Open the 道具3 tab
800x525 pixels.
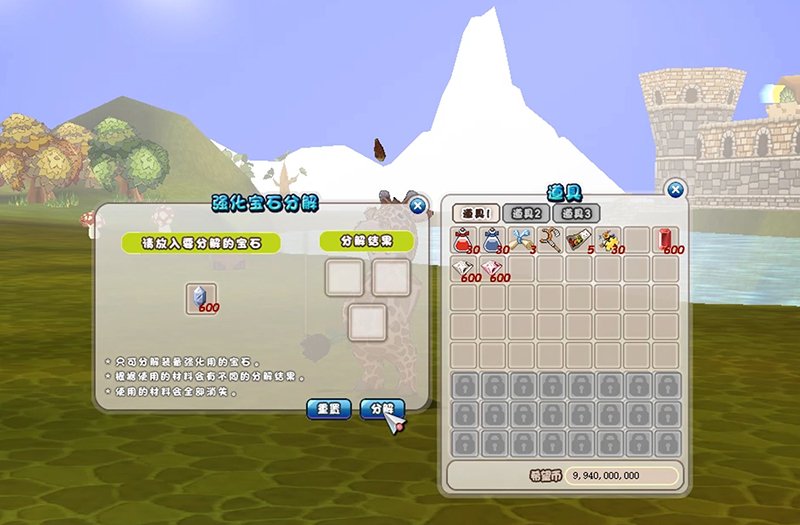coord(576,213)
